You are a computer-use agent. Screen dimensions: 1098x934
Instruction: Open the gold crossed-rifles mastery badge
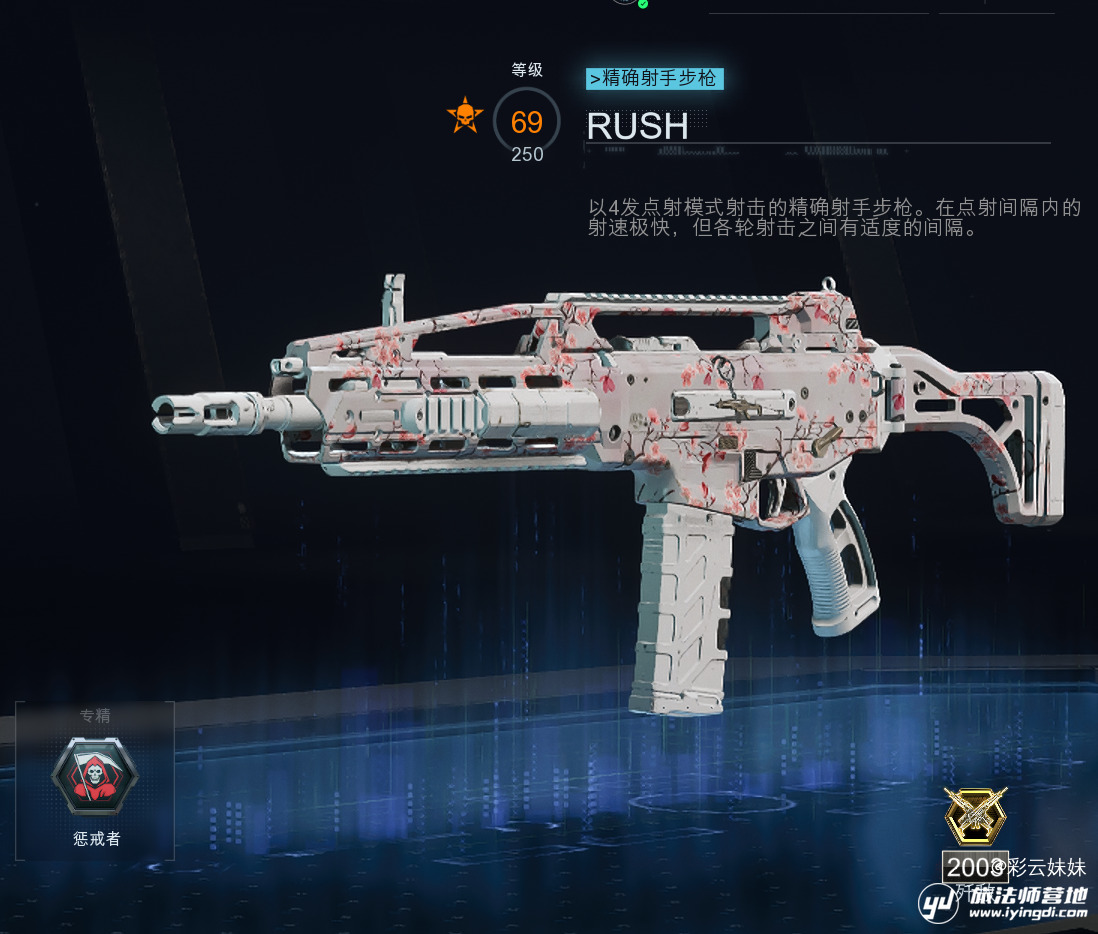975,816
